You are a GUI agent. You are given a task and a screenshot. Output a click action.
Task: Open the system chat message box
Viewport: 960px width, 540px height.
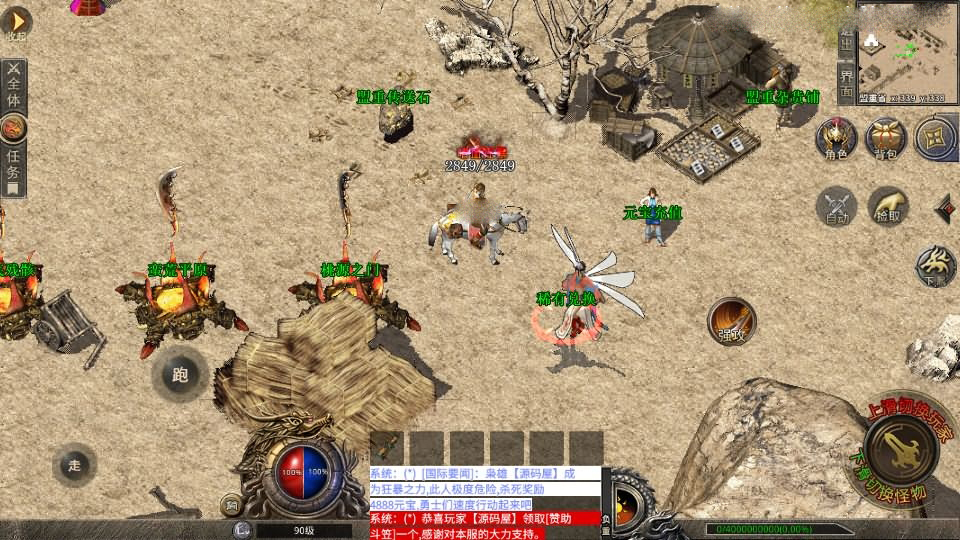point(485,502)
